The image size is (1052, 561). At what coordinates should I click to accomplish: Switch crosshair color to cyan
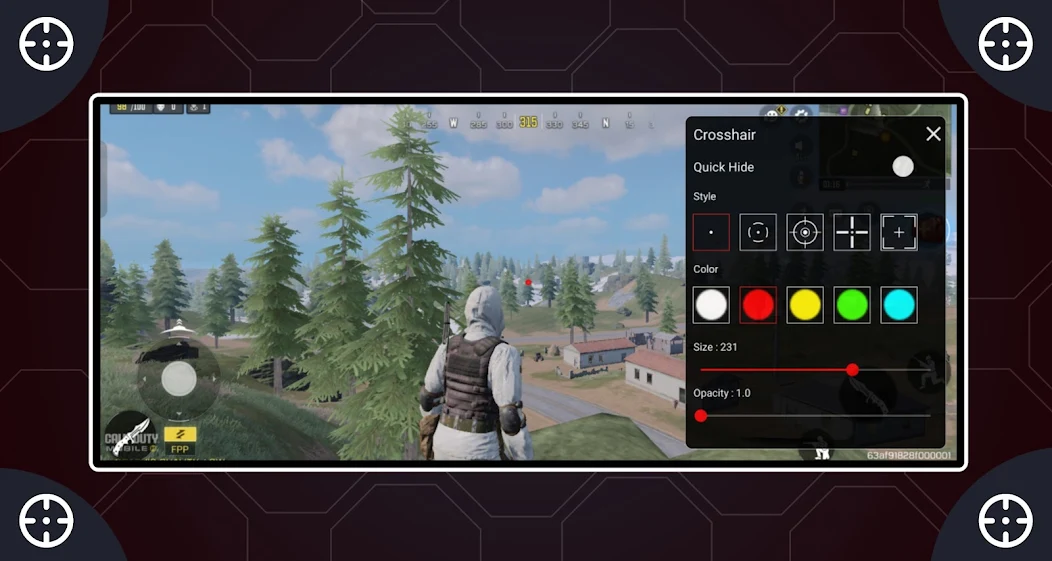pyautogui.click(x=899, y=305)
